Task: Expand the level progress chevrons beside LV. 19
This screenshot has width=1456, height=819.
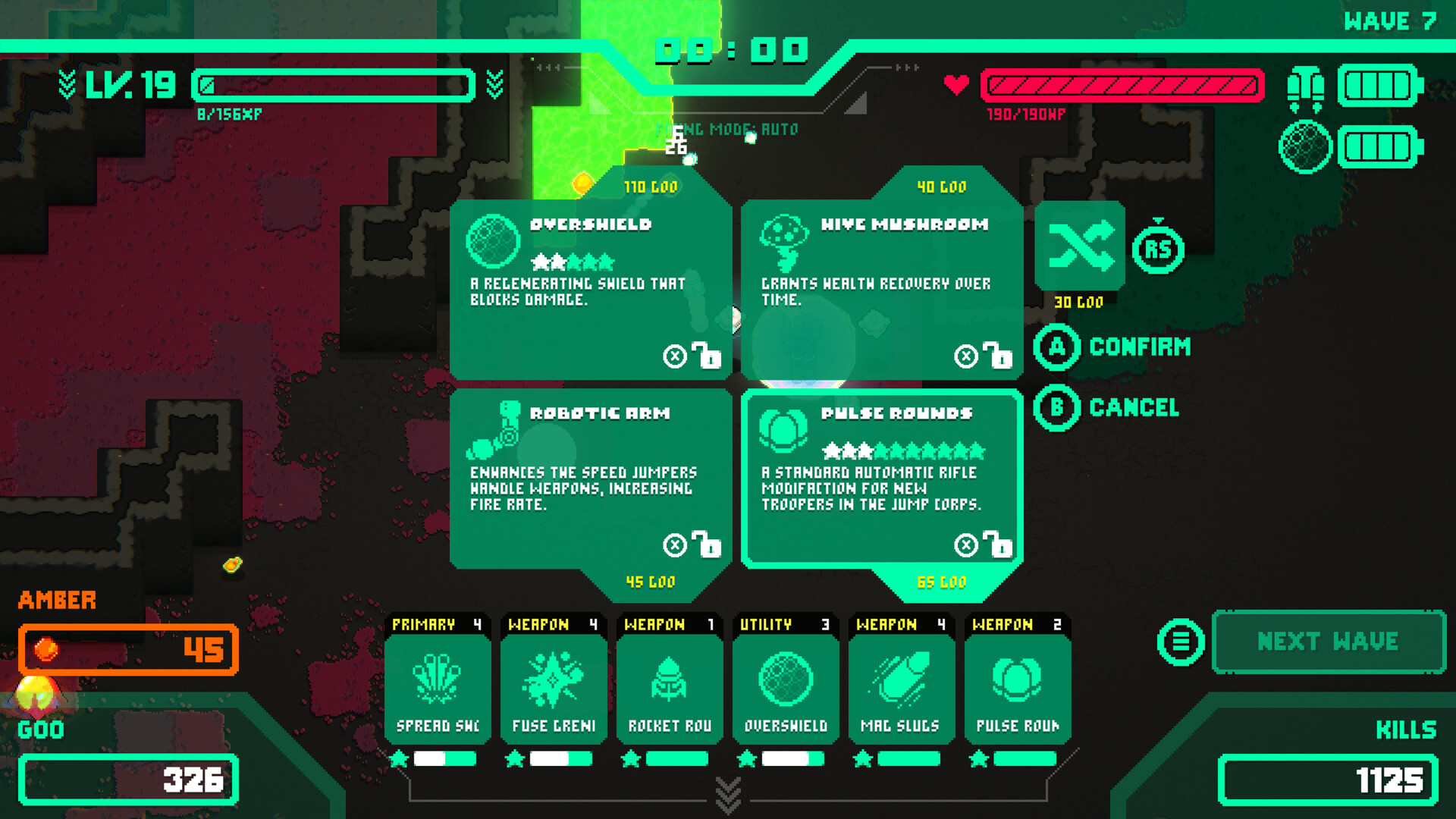Action: (67, 83)
